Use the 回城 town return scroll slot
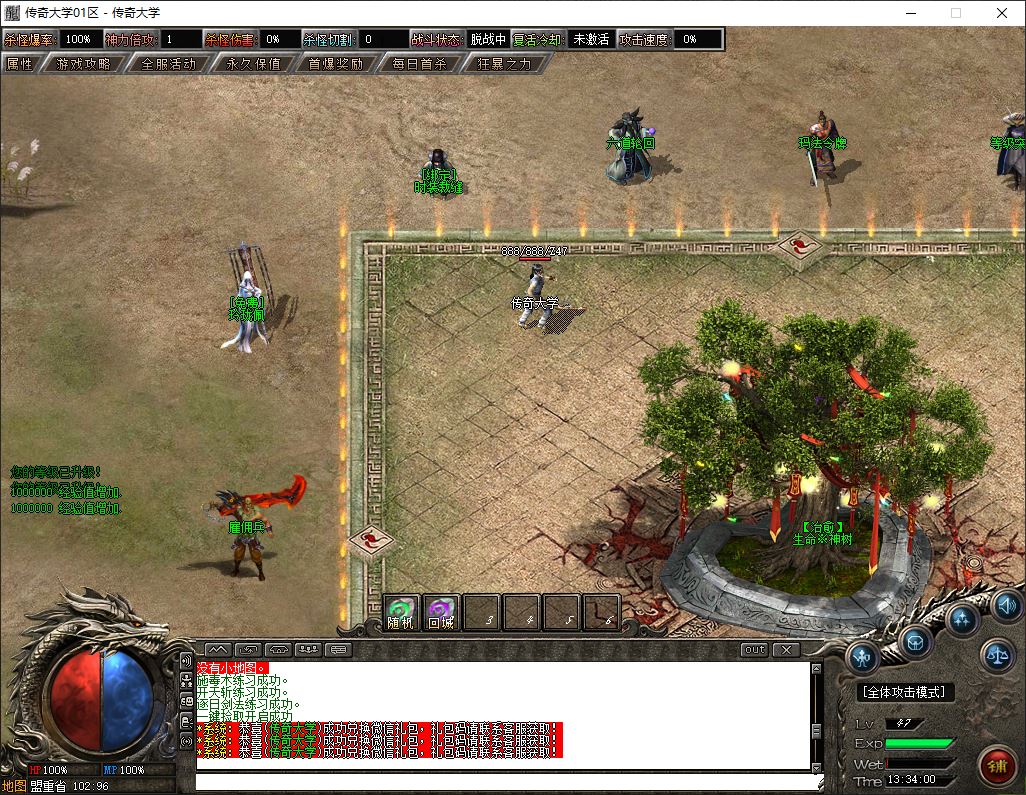This screenshot has height=795, width=1026. tap(441, 611)
